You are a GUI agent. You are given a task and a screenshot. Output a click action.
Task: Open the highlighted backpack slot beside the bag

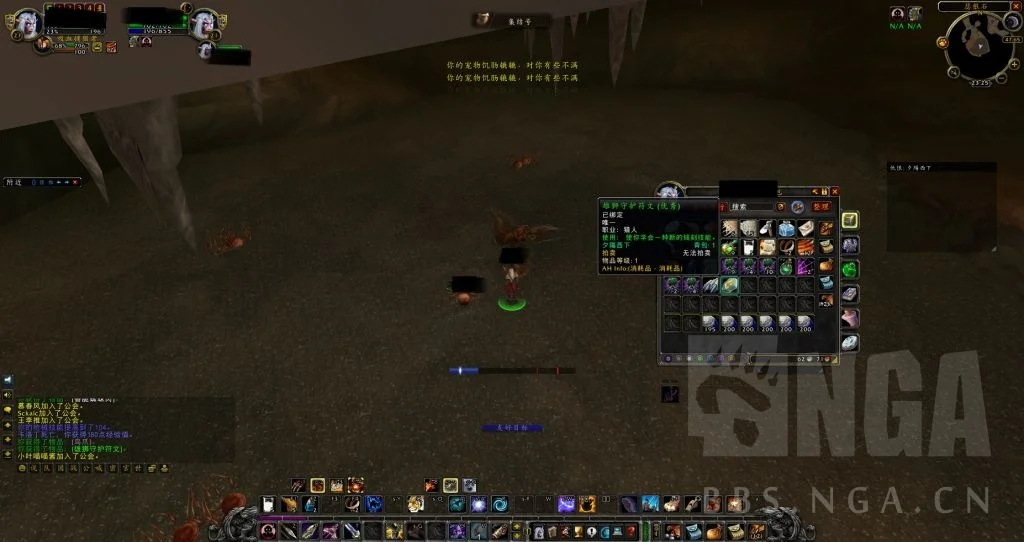click(849, 220)
